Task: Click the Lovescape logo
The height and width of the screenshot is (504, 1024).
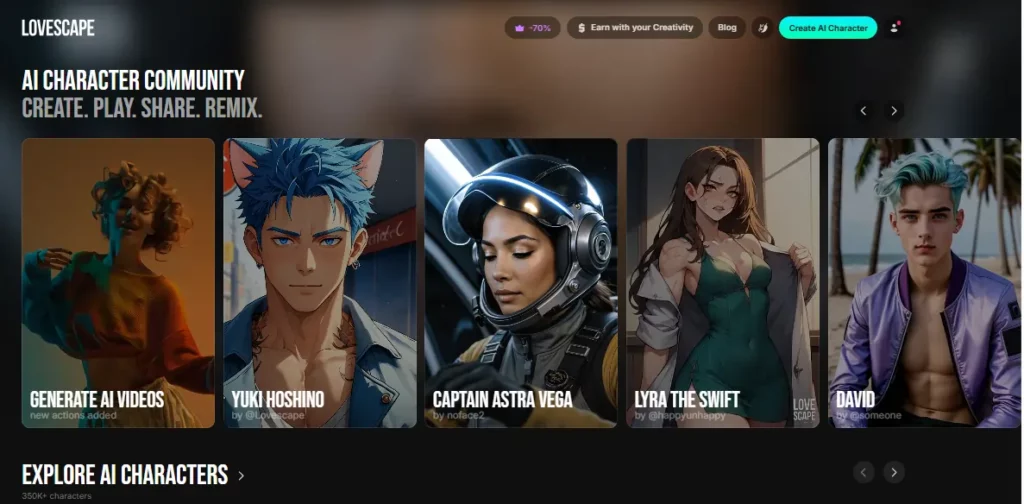Action: tap(58, 28)
